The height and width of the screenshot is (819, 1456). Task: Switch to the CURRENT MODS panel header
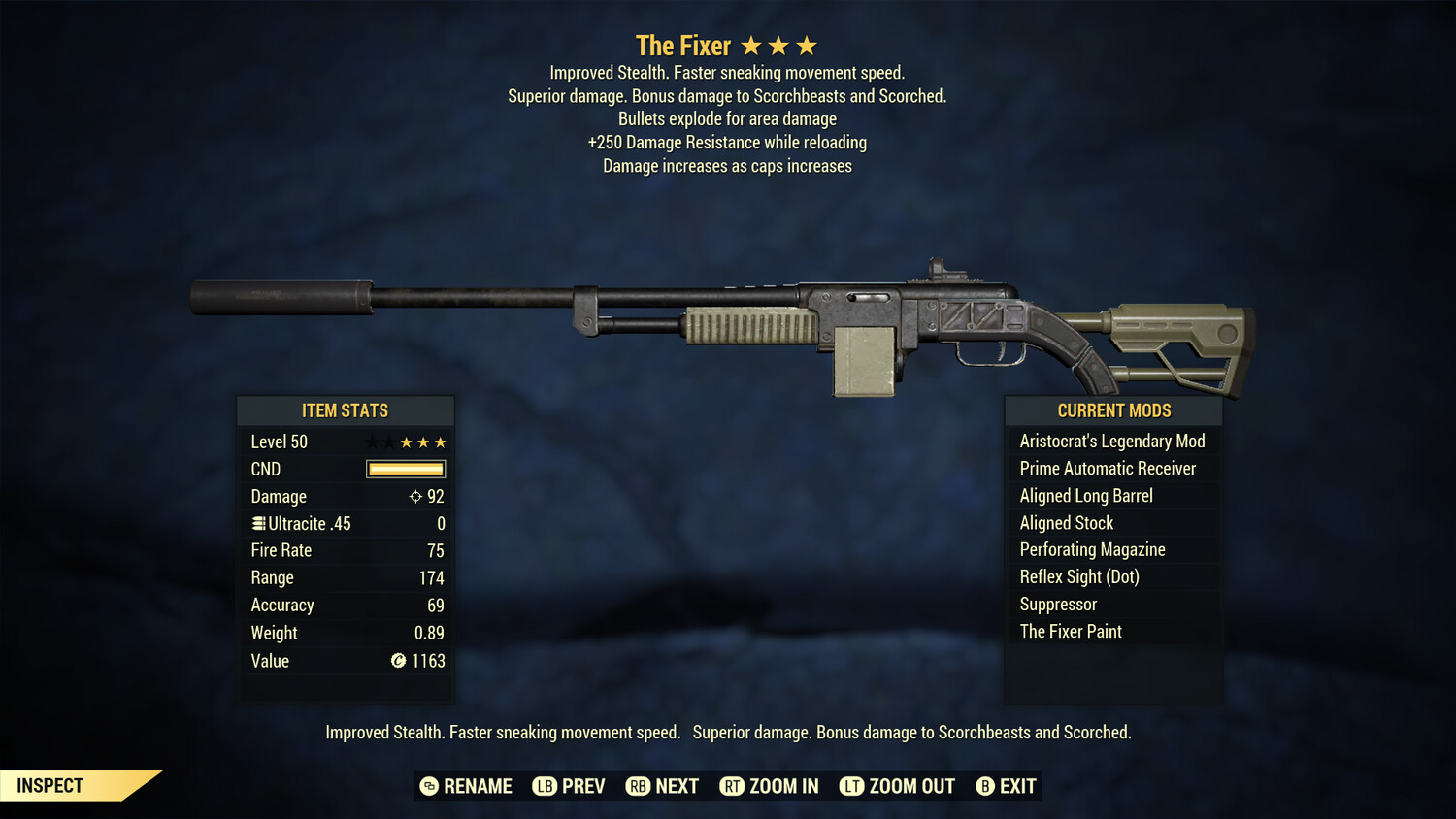pos(1112,410)
